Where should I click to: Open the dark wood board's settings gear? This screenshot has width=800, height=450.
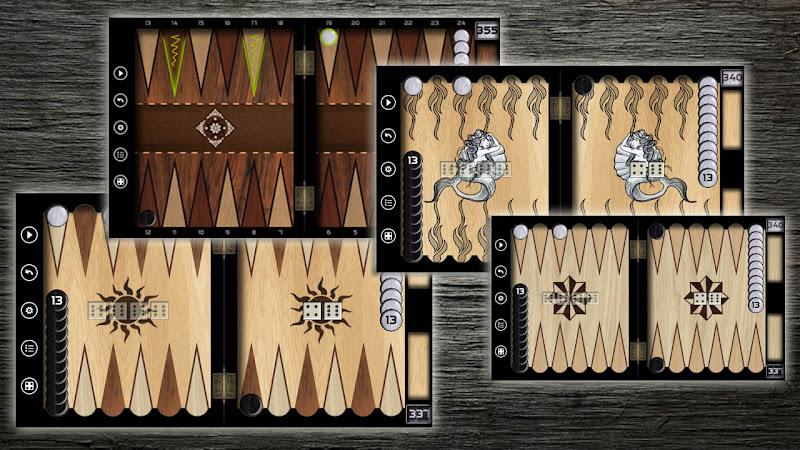coord(121,127)
